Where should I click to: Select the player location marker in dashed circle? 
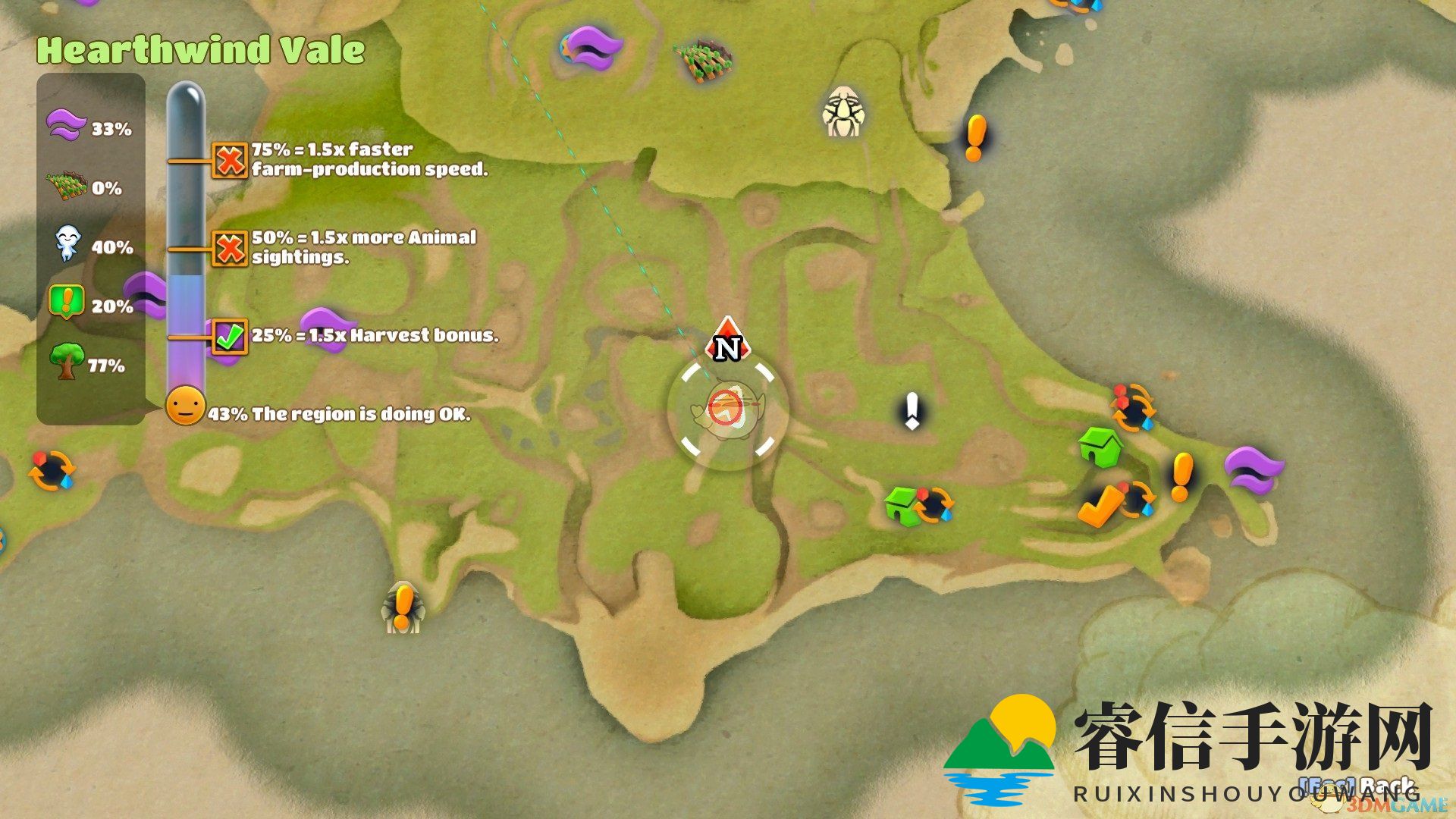[x=727, y=410]
